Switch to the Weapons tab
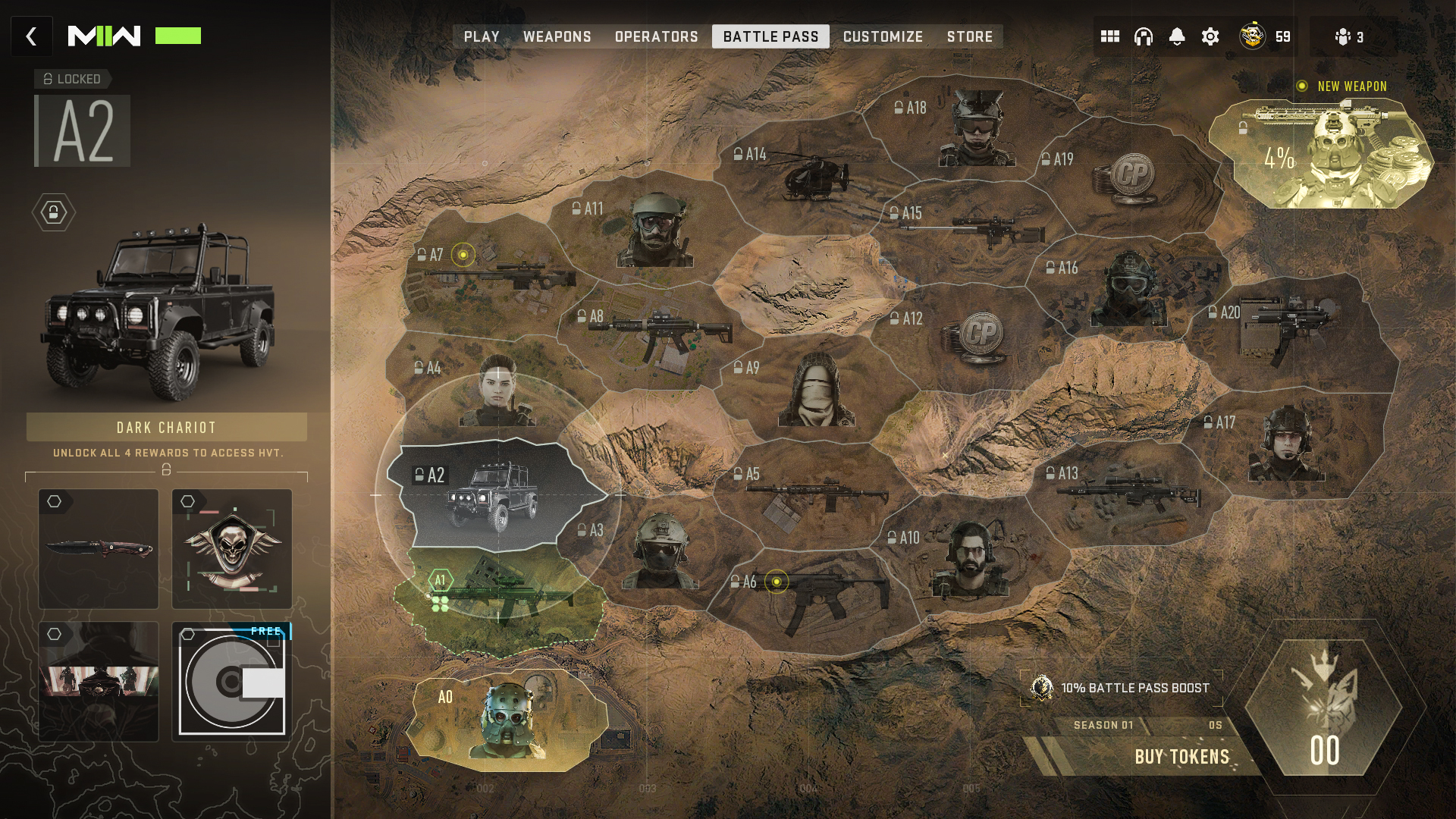This screenshot has width=1456, height=819. pos(557,36)
